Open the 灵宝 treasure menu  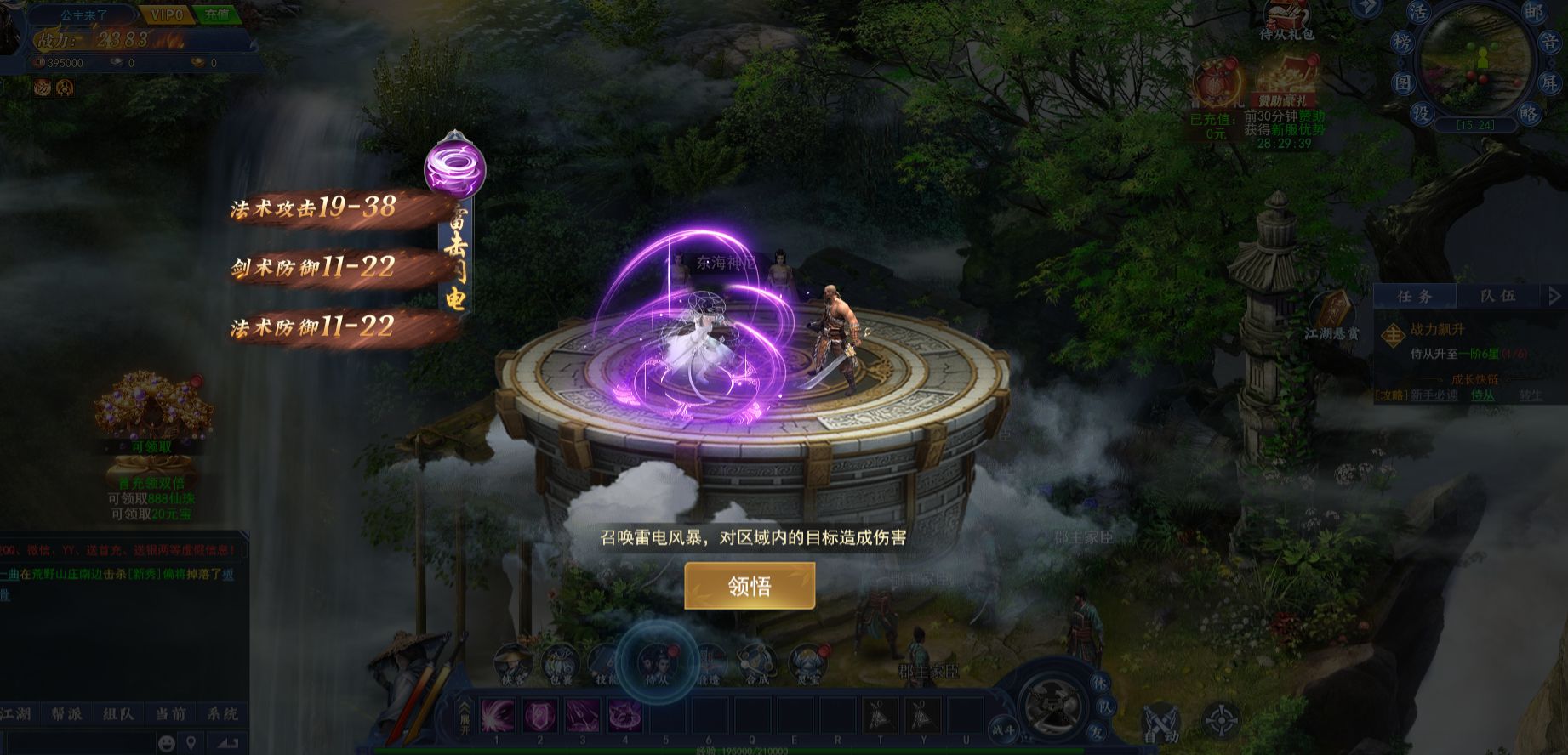[807, 664]
